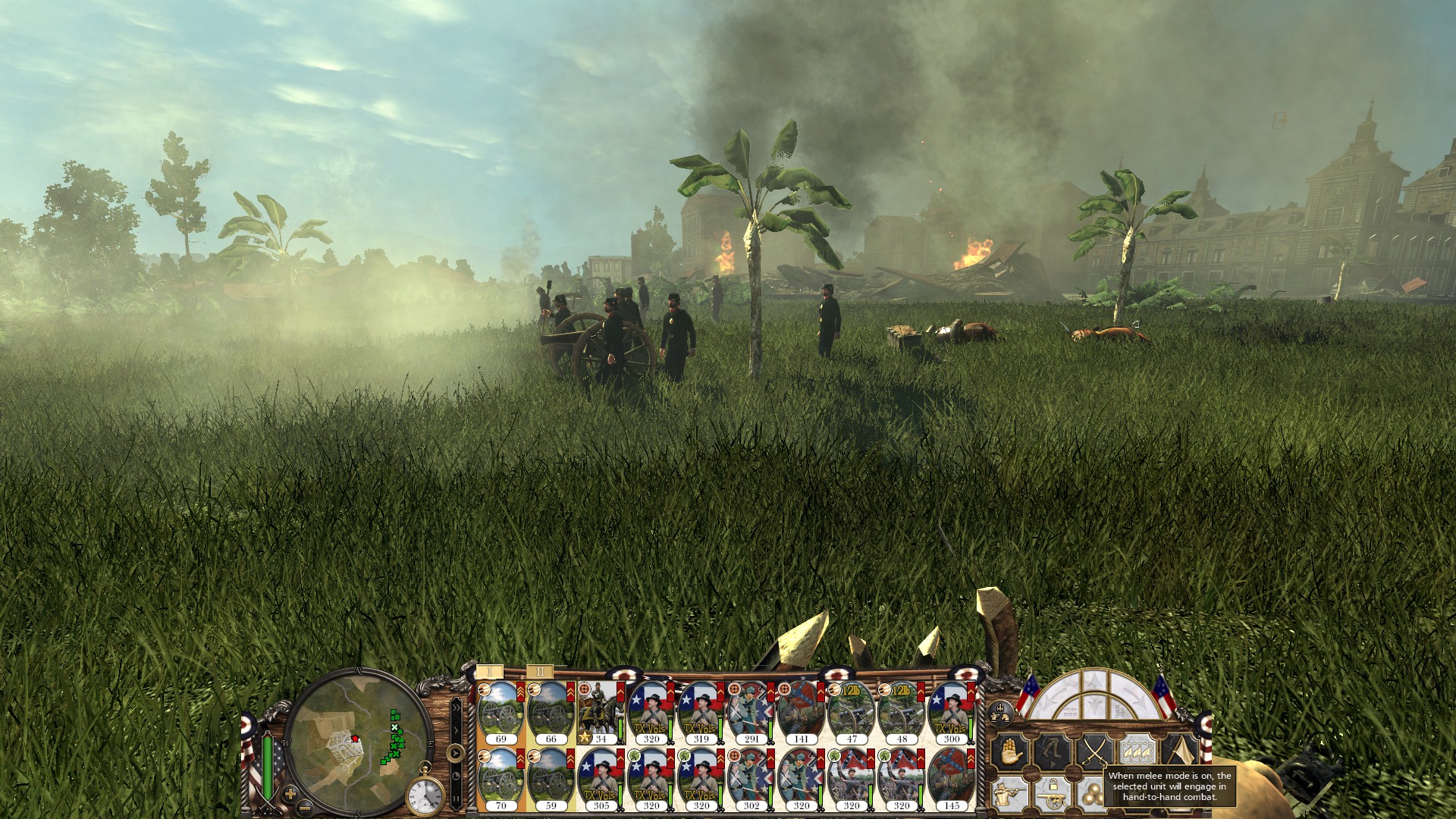1456x819 pixels.
Task: Toggle fire at will with the shooting soldier icon
Action: (1009, 794)
